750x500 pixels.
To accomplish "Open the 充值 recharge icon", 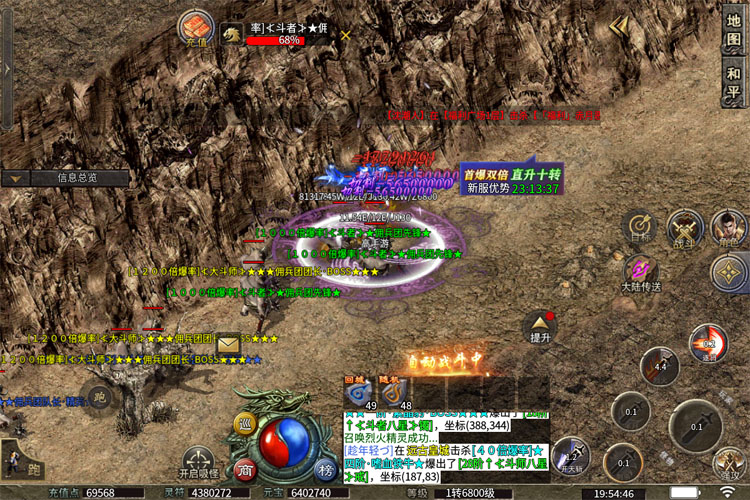I will 195,29.
